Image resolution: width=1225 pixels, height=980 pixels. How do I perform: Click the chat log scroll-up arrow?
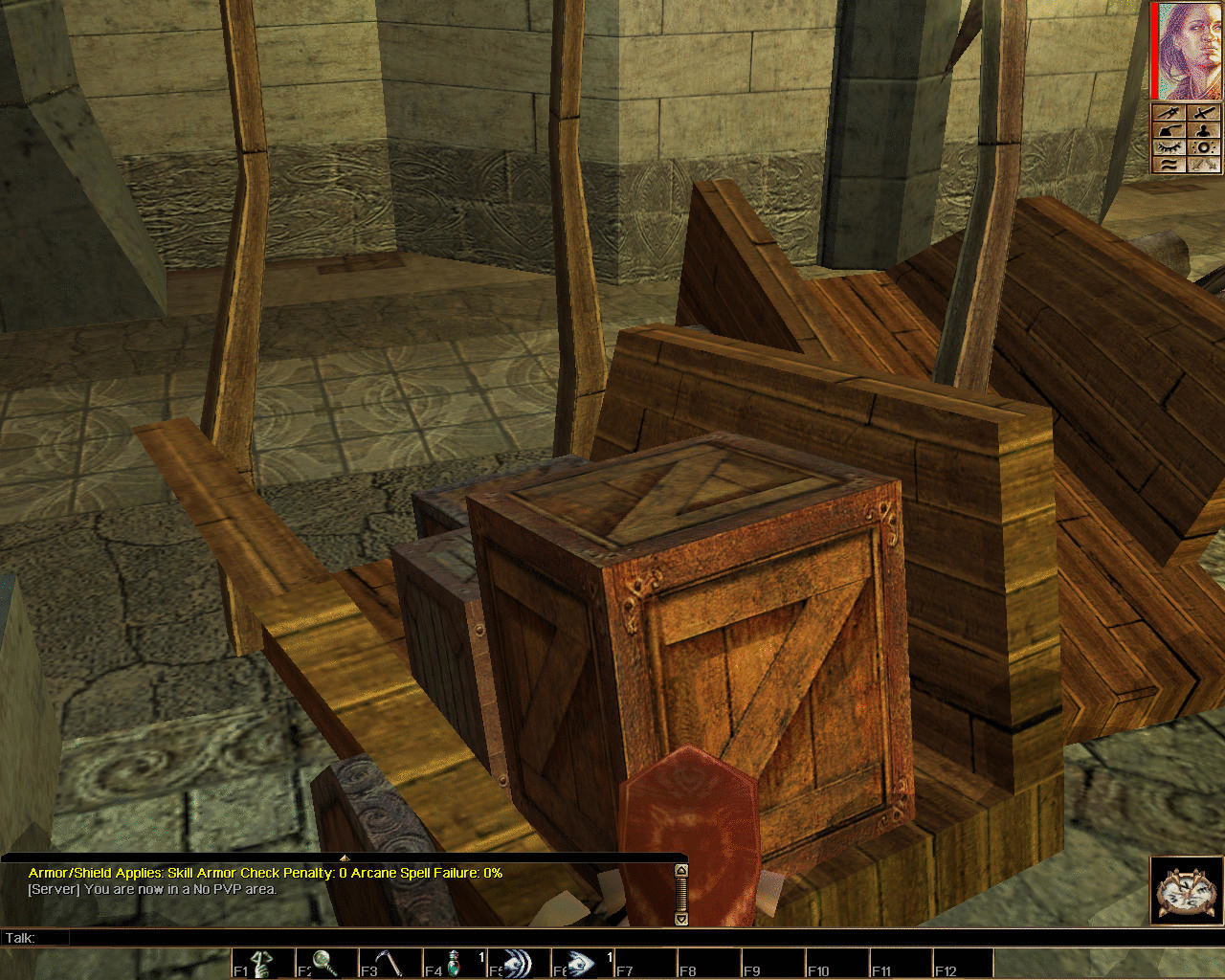(x=681, y=871)
